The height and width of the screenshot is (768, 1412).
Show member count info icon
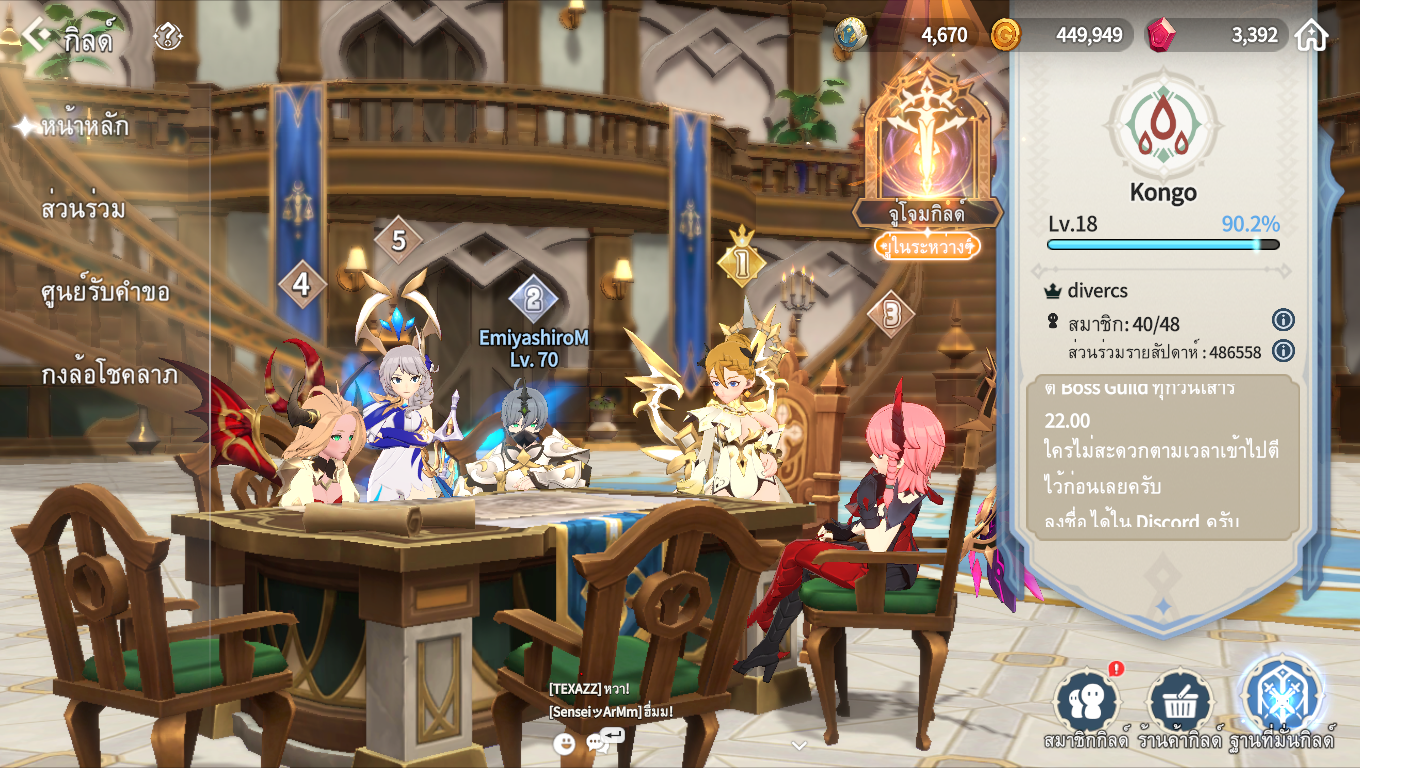coord(1283,320)
